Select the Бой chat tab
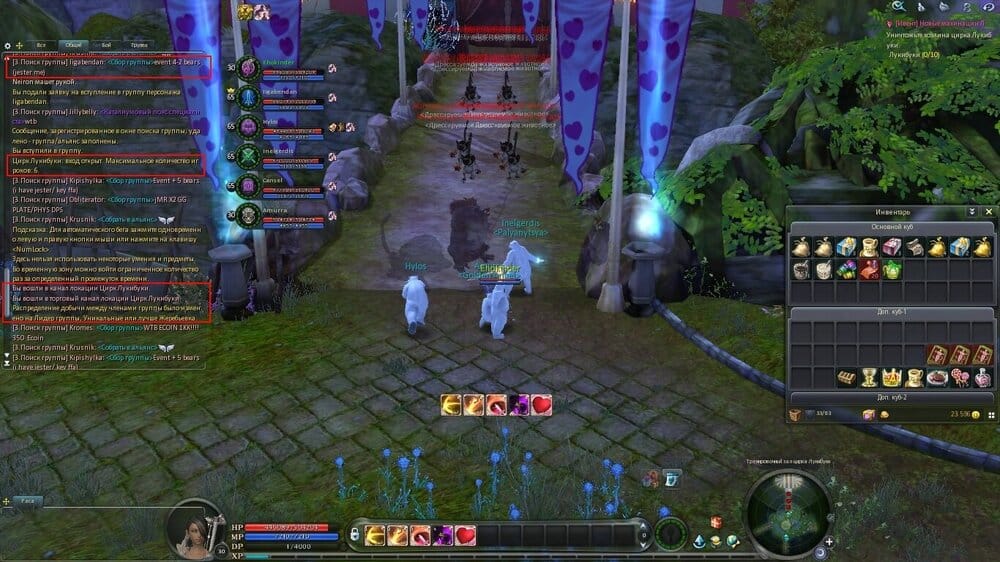The image size is (1000, 562). (105, 45)
